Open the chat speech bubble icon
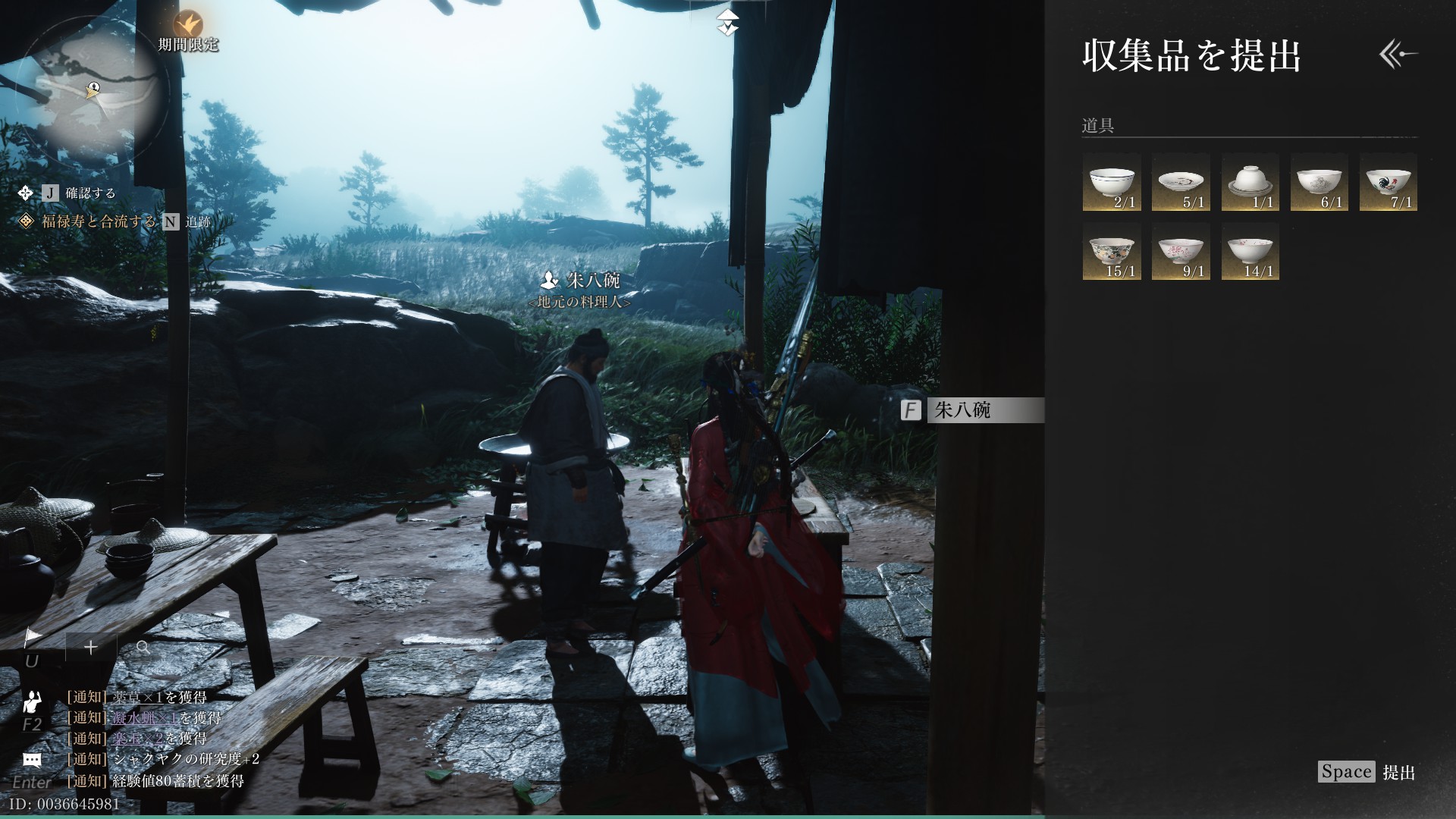This screenshot has height=819, width=1456. [32, 759]
